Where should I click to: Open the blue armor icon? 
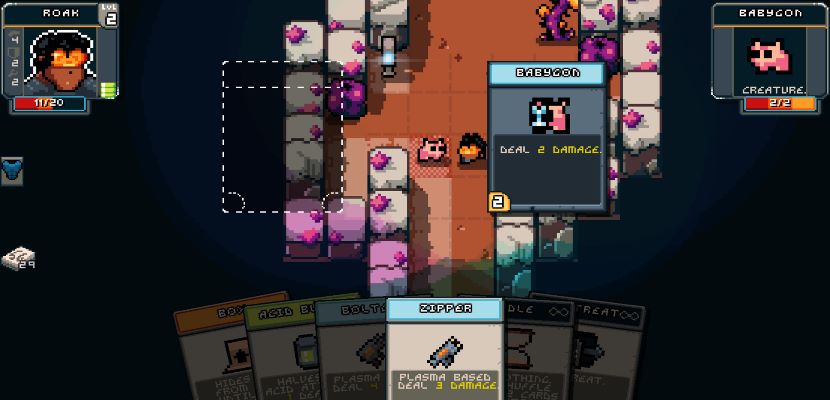[x=12, y=170]
